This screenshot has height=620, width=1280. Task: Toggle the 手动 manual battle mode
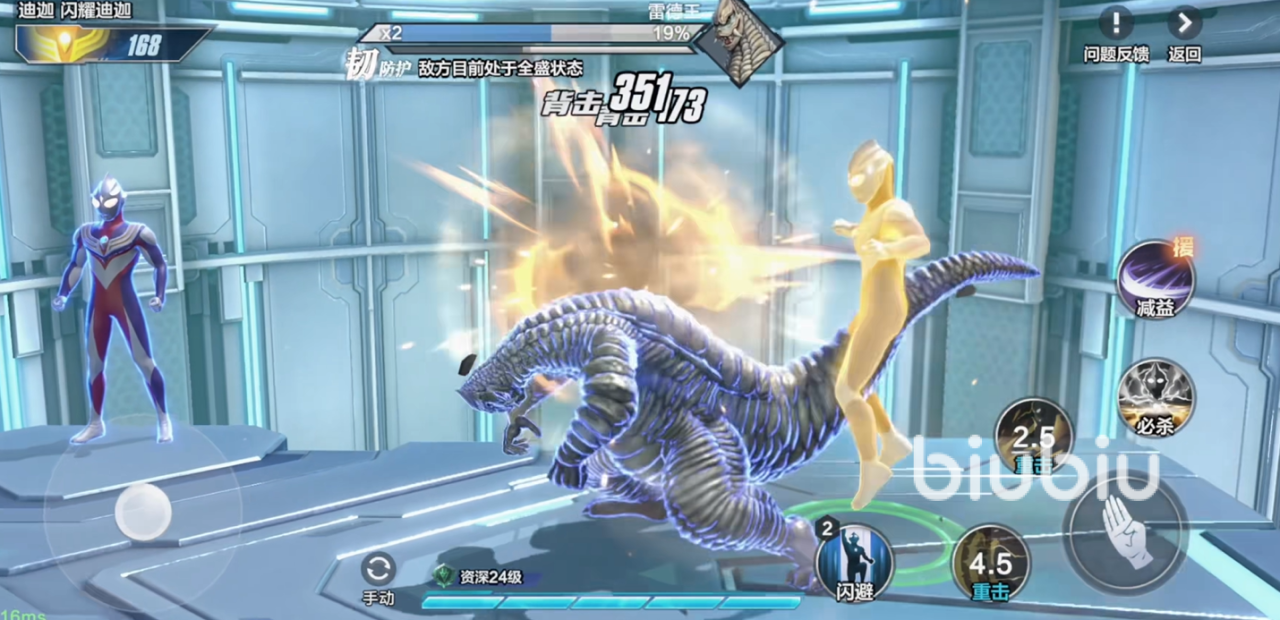[378, 571]
